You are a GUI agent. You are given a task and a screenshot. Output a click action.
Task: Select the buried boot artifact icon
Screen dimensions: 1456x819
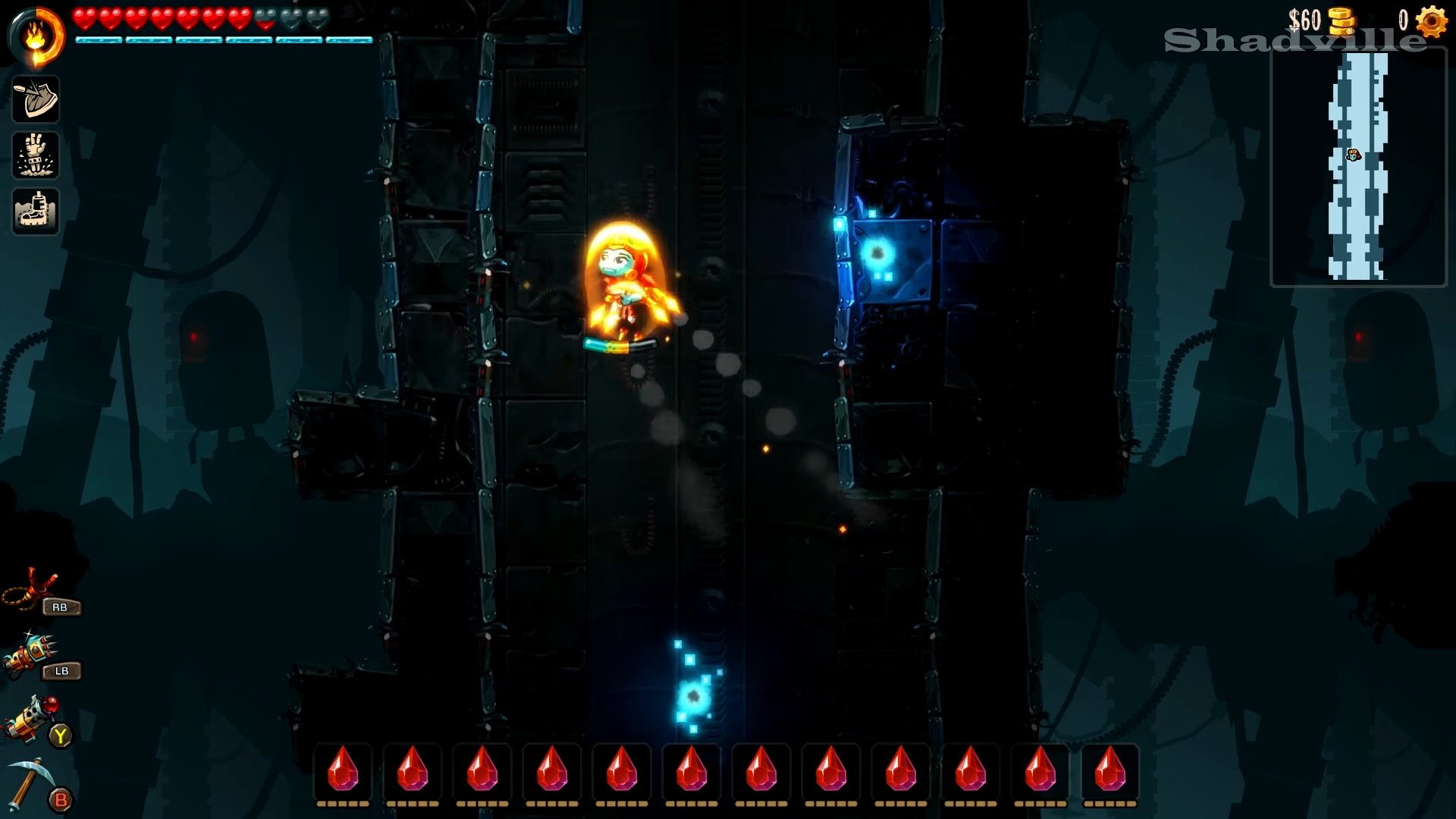[36, 211]
